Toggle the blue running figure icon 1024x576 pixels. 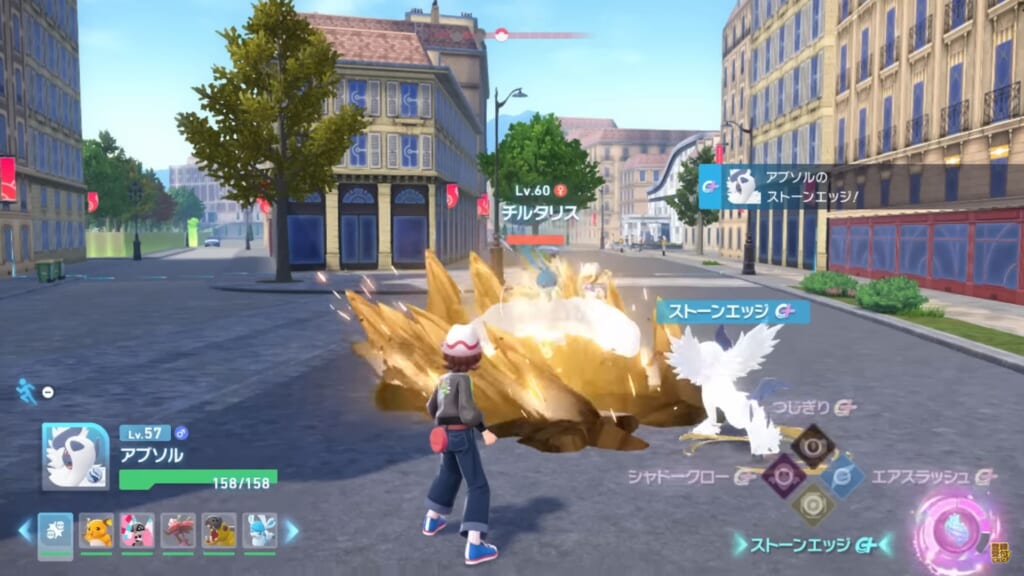[x=26, y=391]
